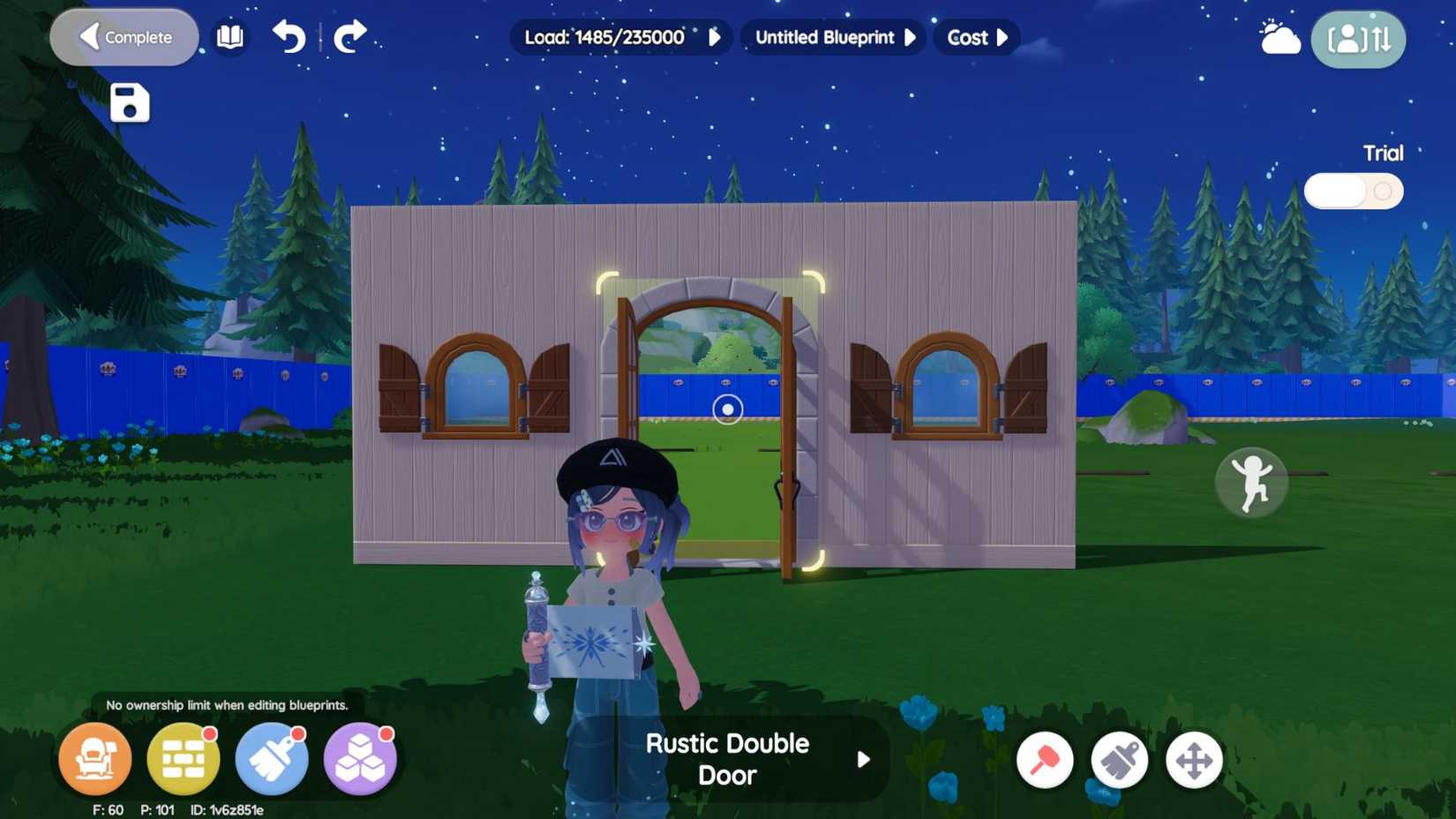The width and height of the screenshot is (1456, 819).
Task: Open the build guide book
Action: (229, 37)
